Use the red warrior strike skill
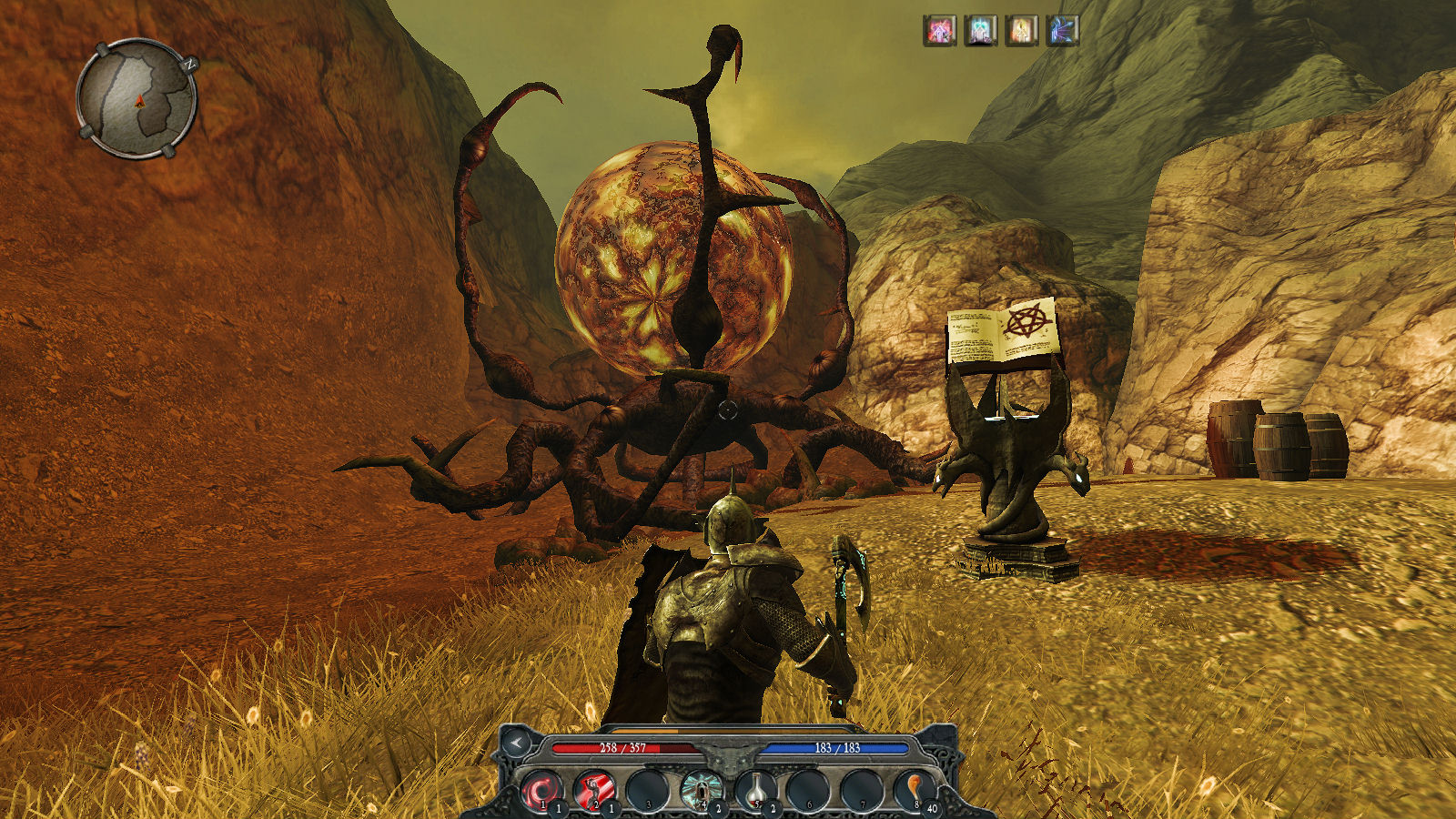 tap(594, 788)
